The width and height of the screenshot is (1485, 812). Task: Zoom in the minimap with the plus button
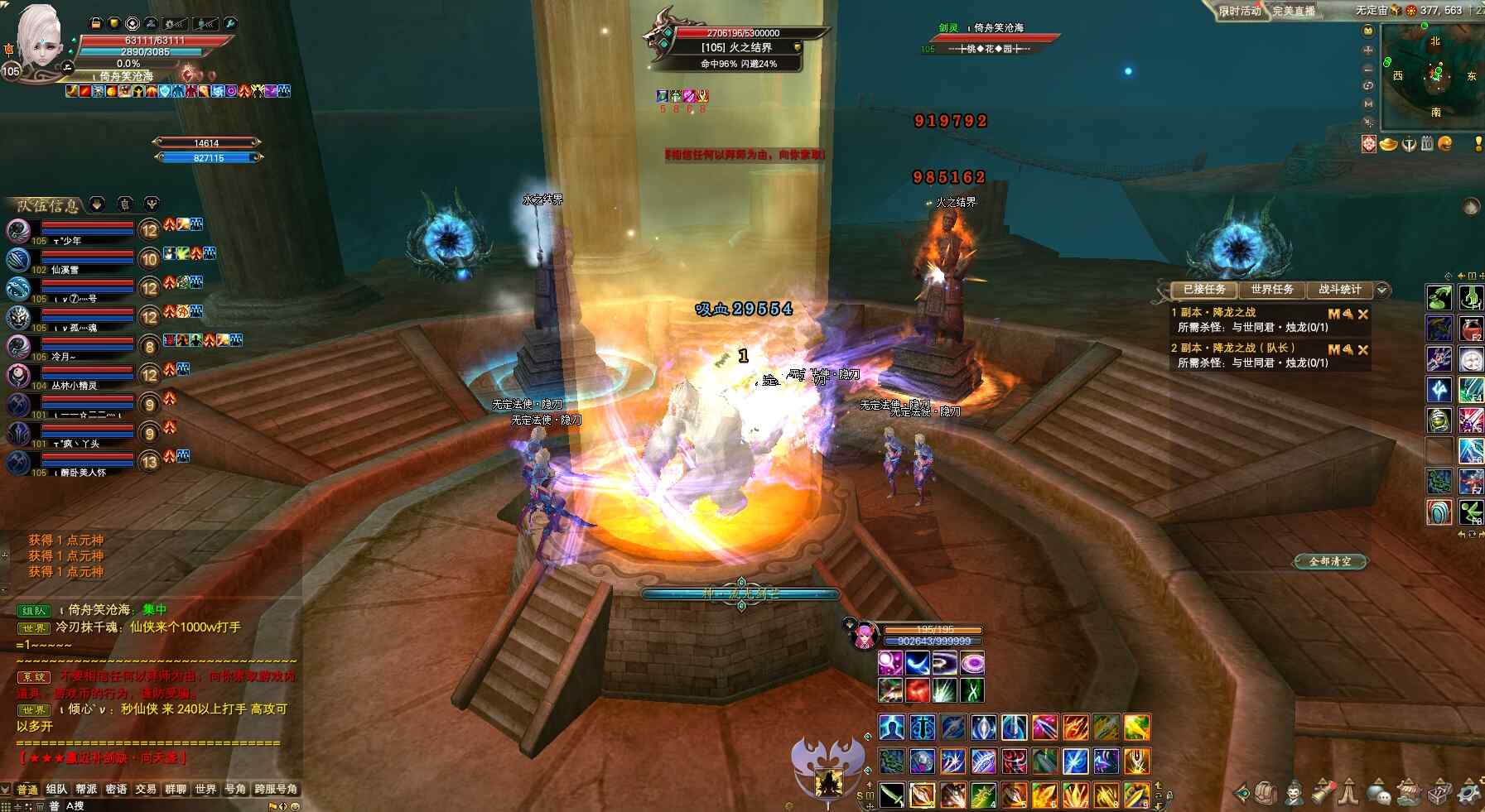pyautogui.click(x=1368, y=50)
